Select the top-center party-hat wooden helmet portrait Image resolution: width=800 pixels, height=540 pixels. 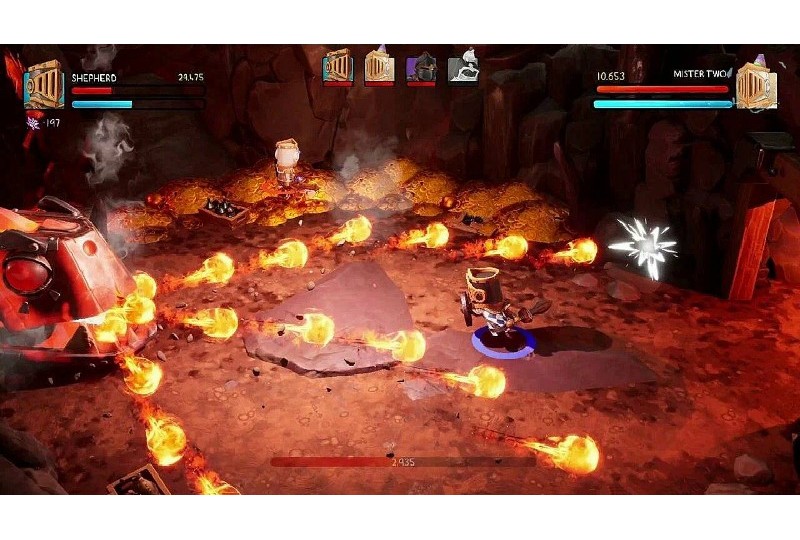(379, 66)
